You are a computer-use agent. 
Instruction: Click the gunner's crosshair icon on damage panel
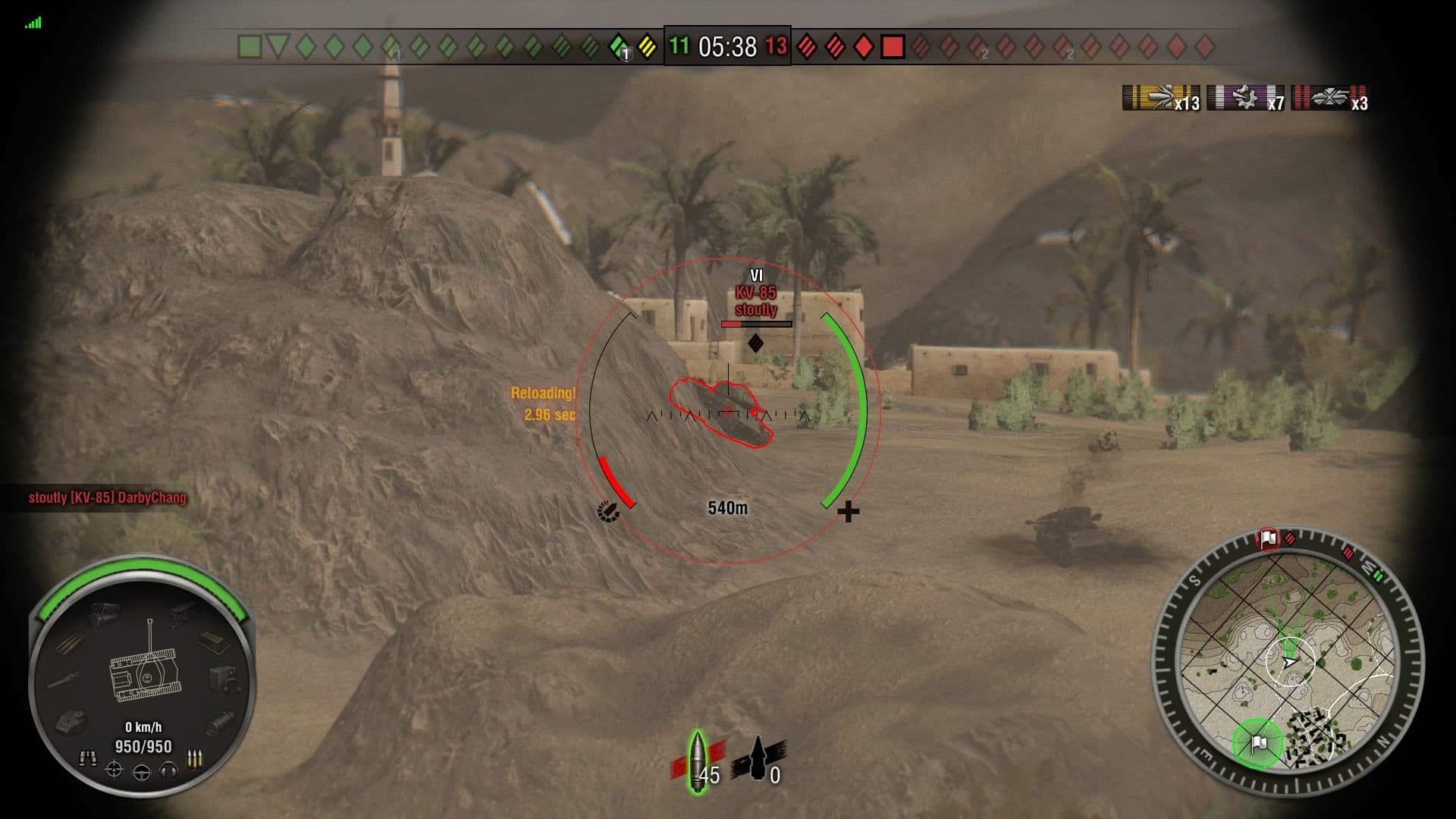point(114,771)
